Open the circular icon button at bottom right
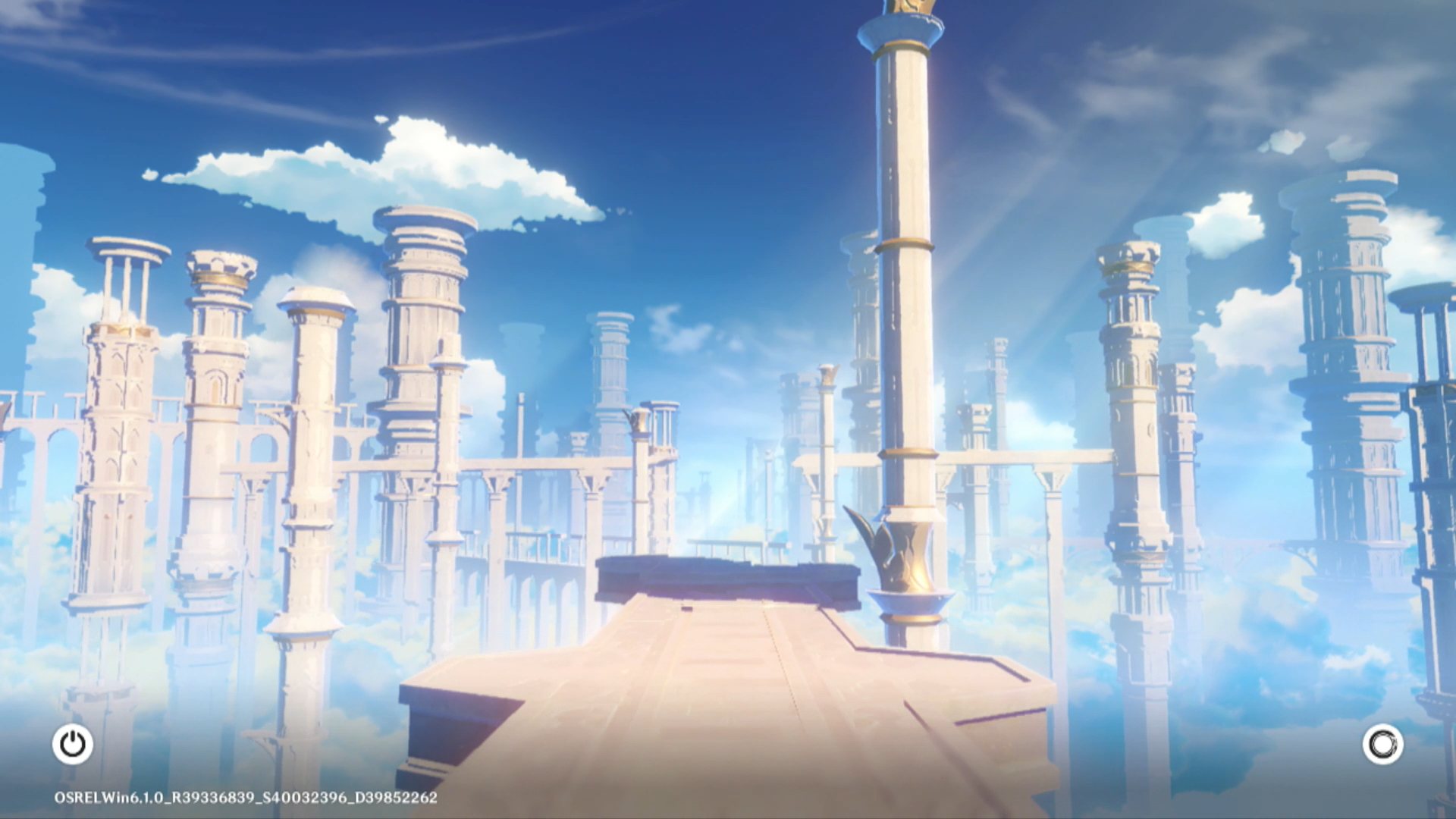 (x=1382, y=744)
